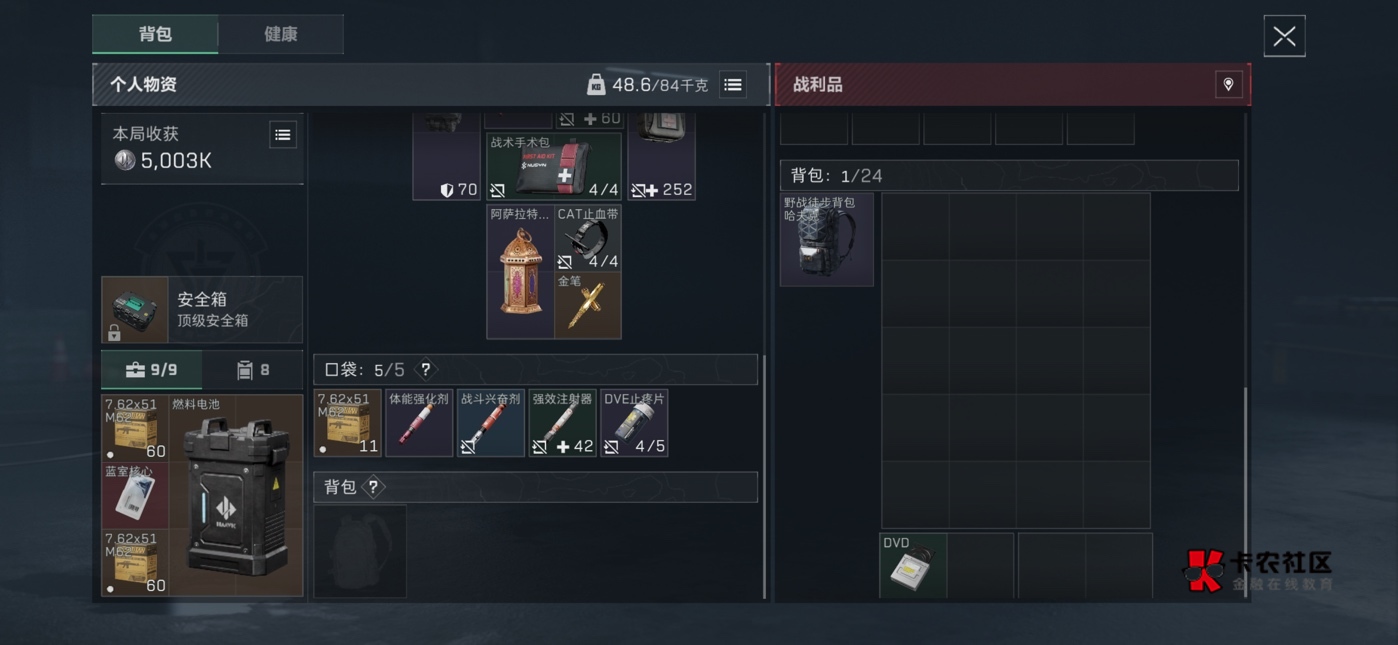Image resolution: width=1398 pixels, height=645 pixels.
Task: Switch to the chest rig tab
Action: (x=253, y=370)
